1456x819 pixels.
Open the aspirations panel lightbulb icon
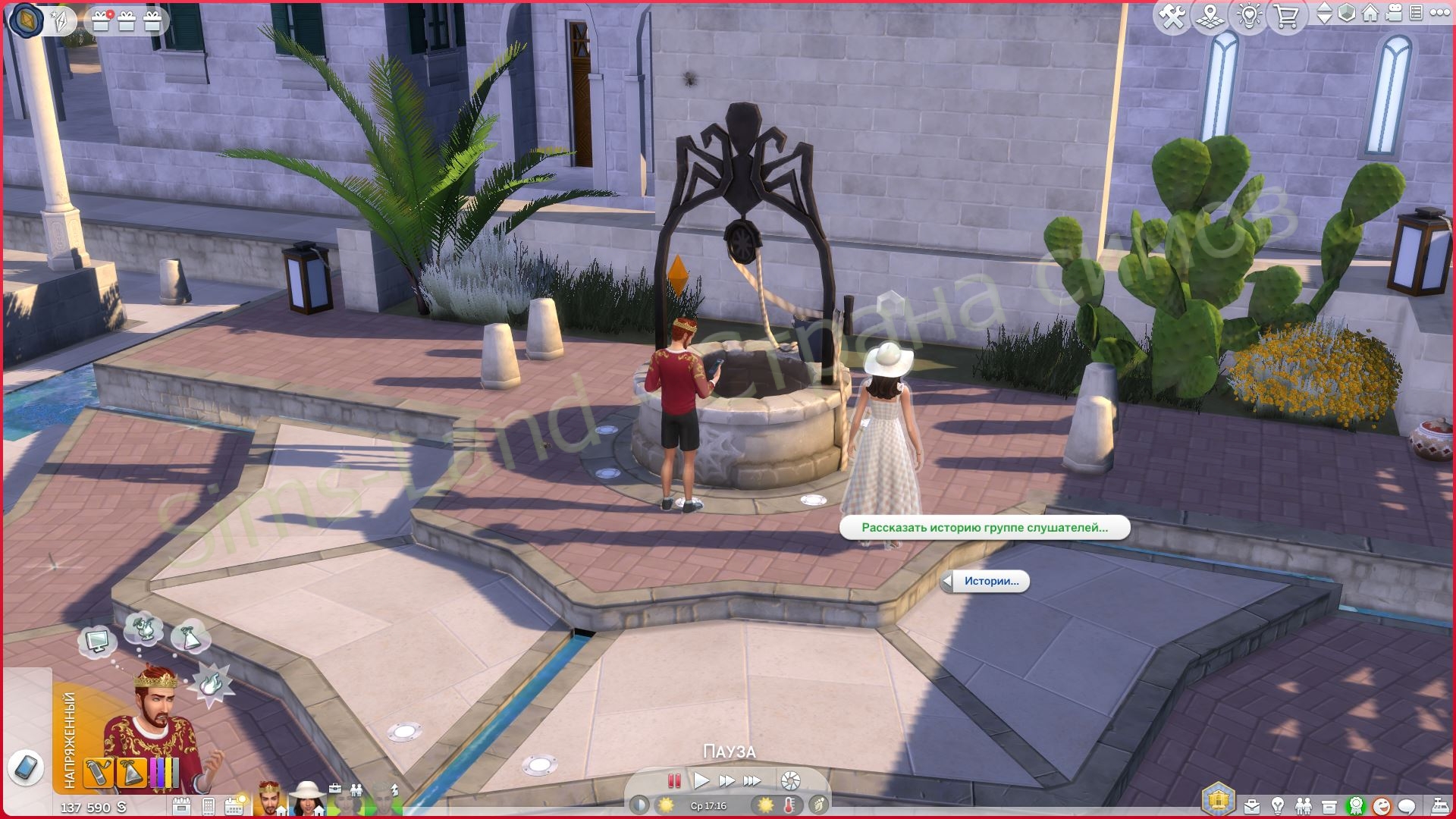[1278, 805]
